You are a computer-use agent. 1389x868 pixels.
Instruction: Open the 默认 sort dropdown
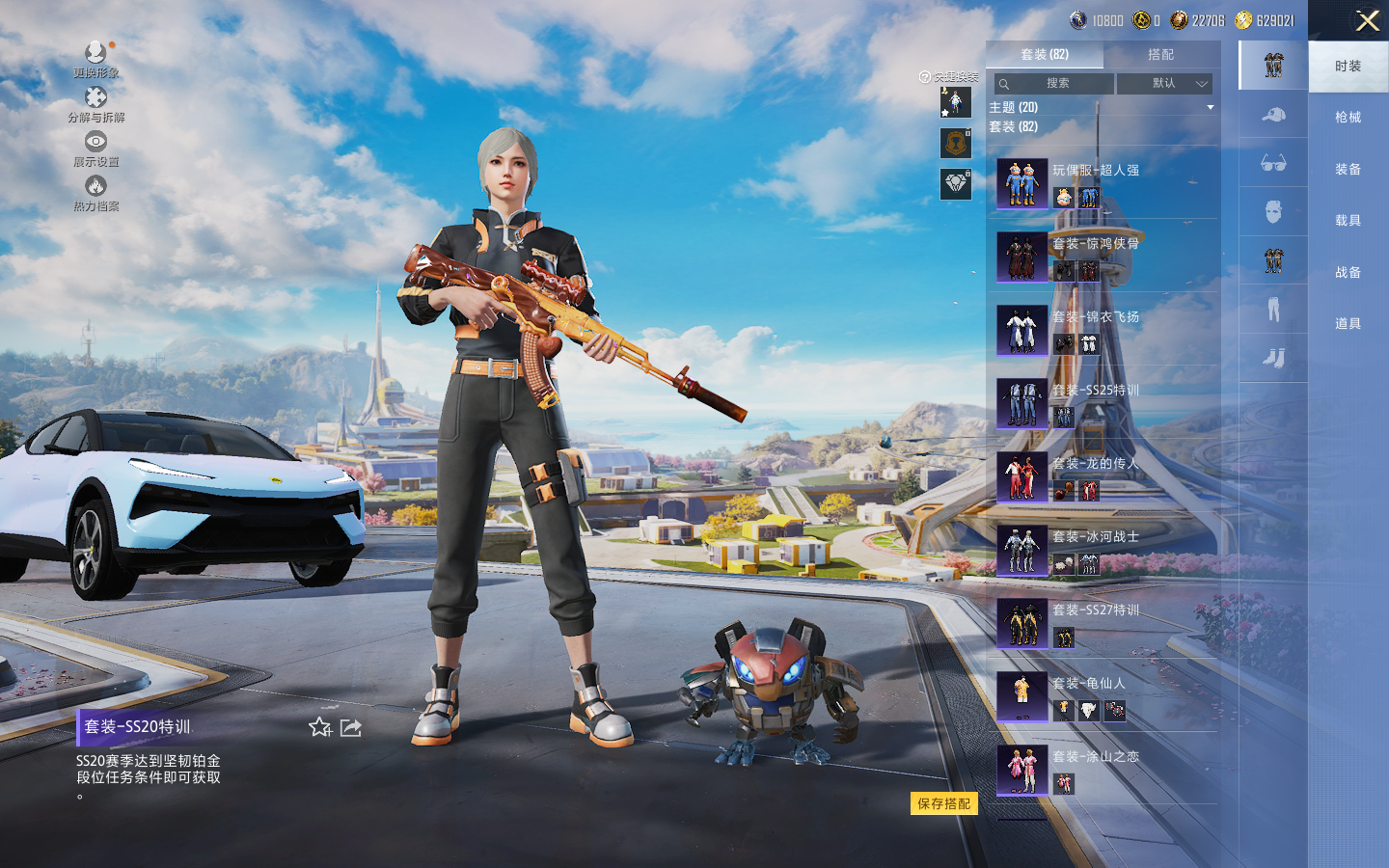click(1164, 84)
